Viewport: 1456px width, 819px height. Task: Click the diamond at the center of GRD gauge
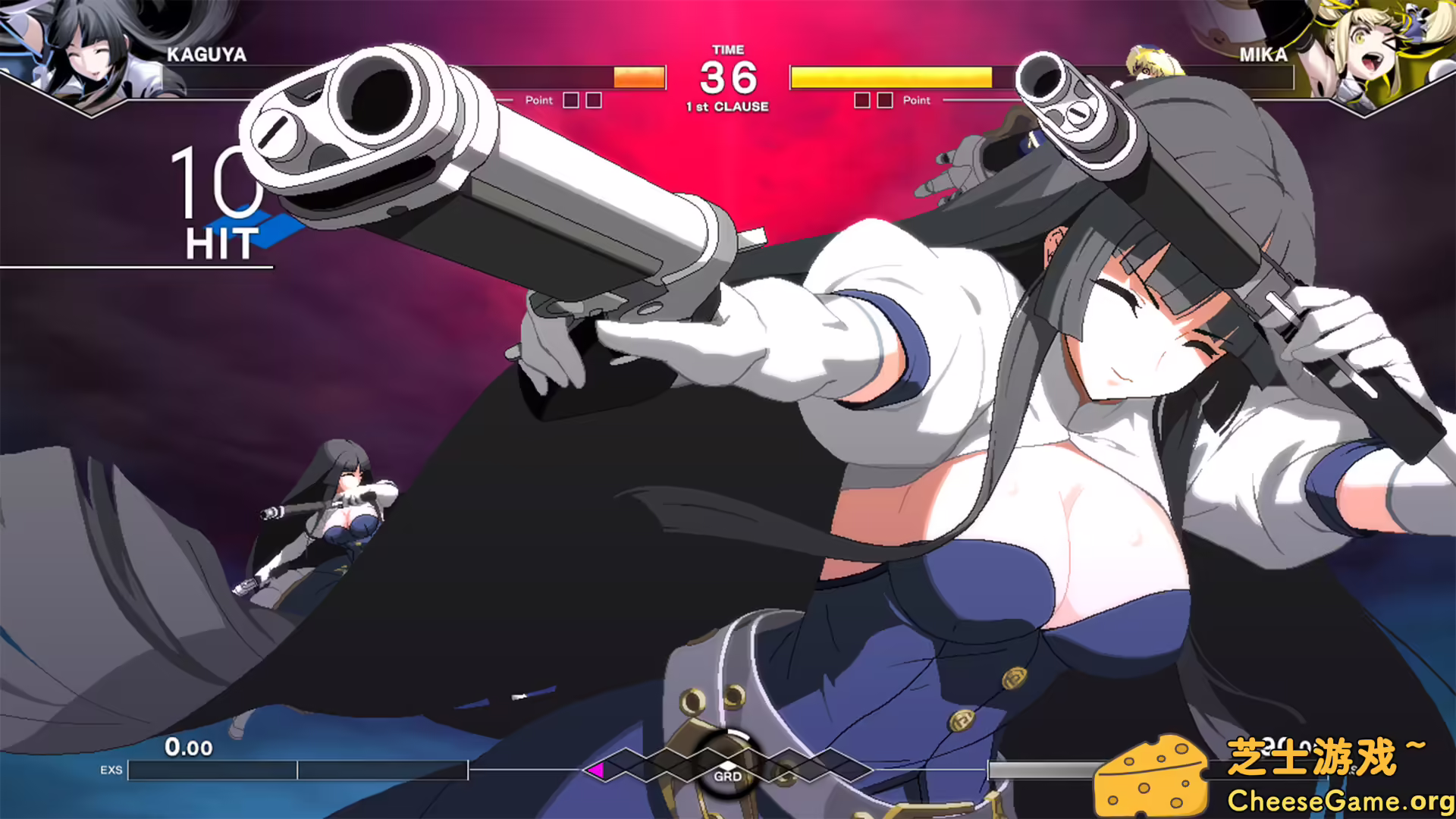[728, 766]
